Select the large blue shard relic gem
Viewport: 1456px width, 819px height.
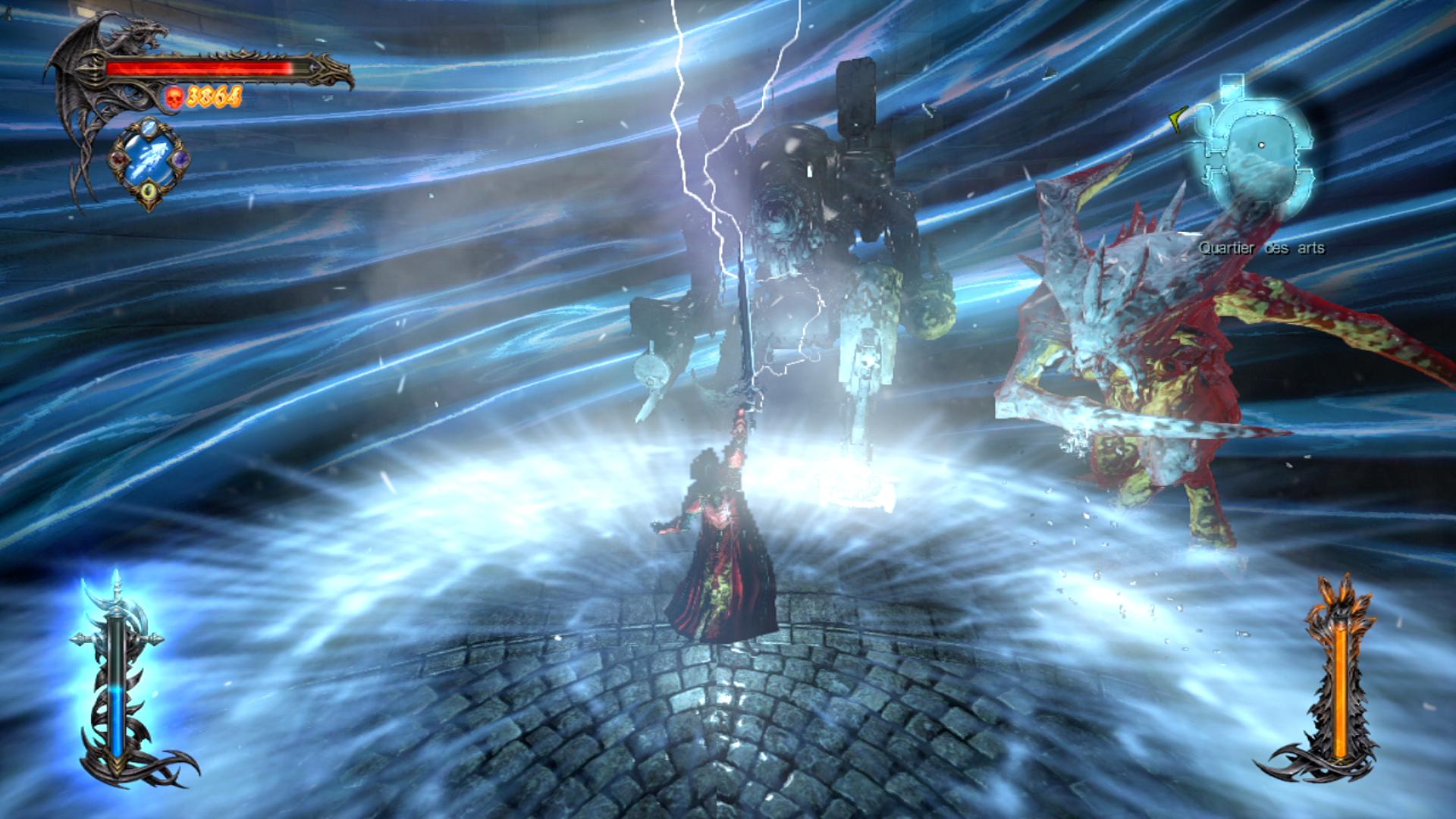click(149, 161)
